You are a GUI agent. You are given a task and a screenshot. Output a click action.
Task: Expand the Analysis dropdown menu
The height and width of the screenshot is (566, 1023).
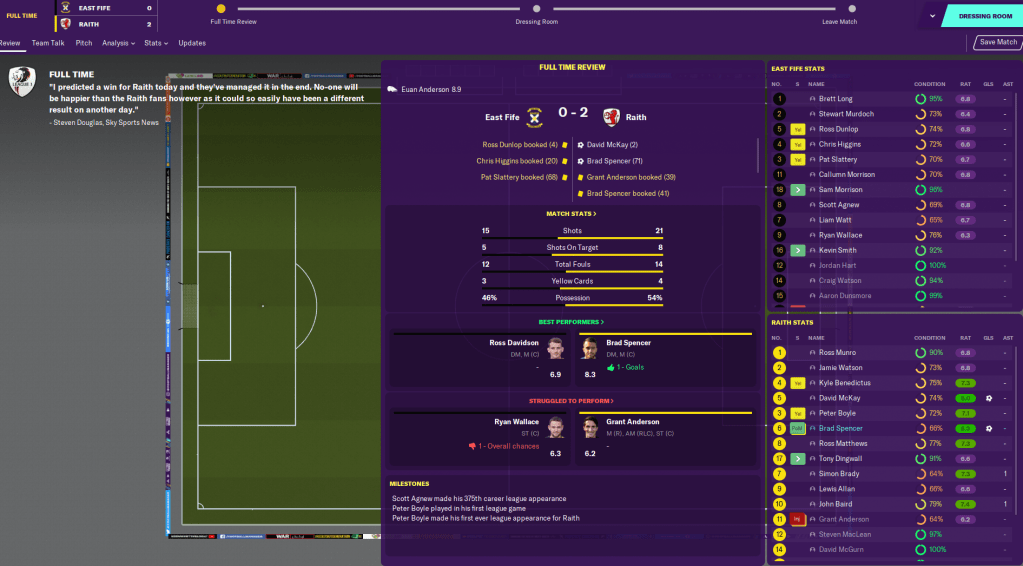[x=119, y=43]
